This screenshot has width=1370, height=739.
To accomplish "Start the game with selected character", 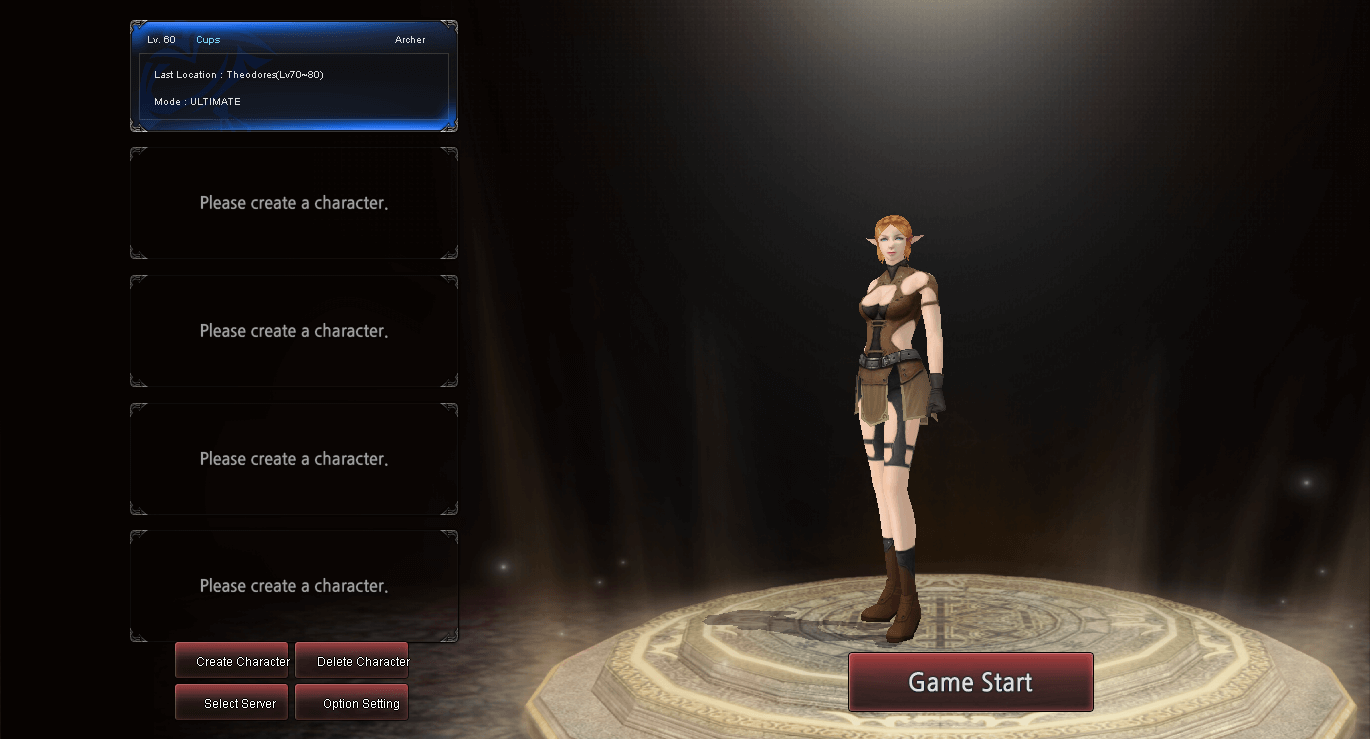I will tap(970, 682).
